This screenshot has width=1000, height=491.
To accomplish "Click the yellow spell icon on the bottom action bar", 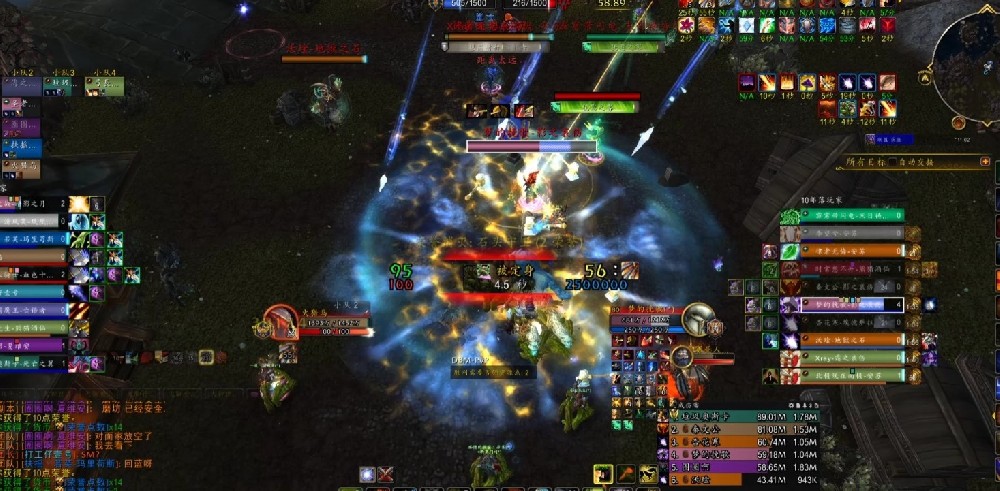I will [602, 474].
